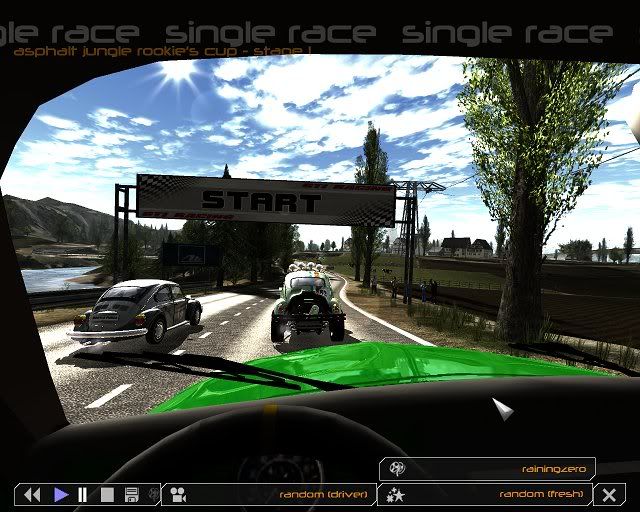640x512 pixels.
Task: Pause the replay playback
Action: [83, 494]
